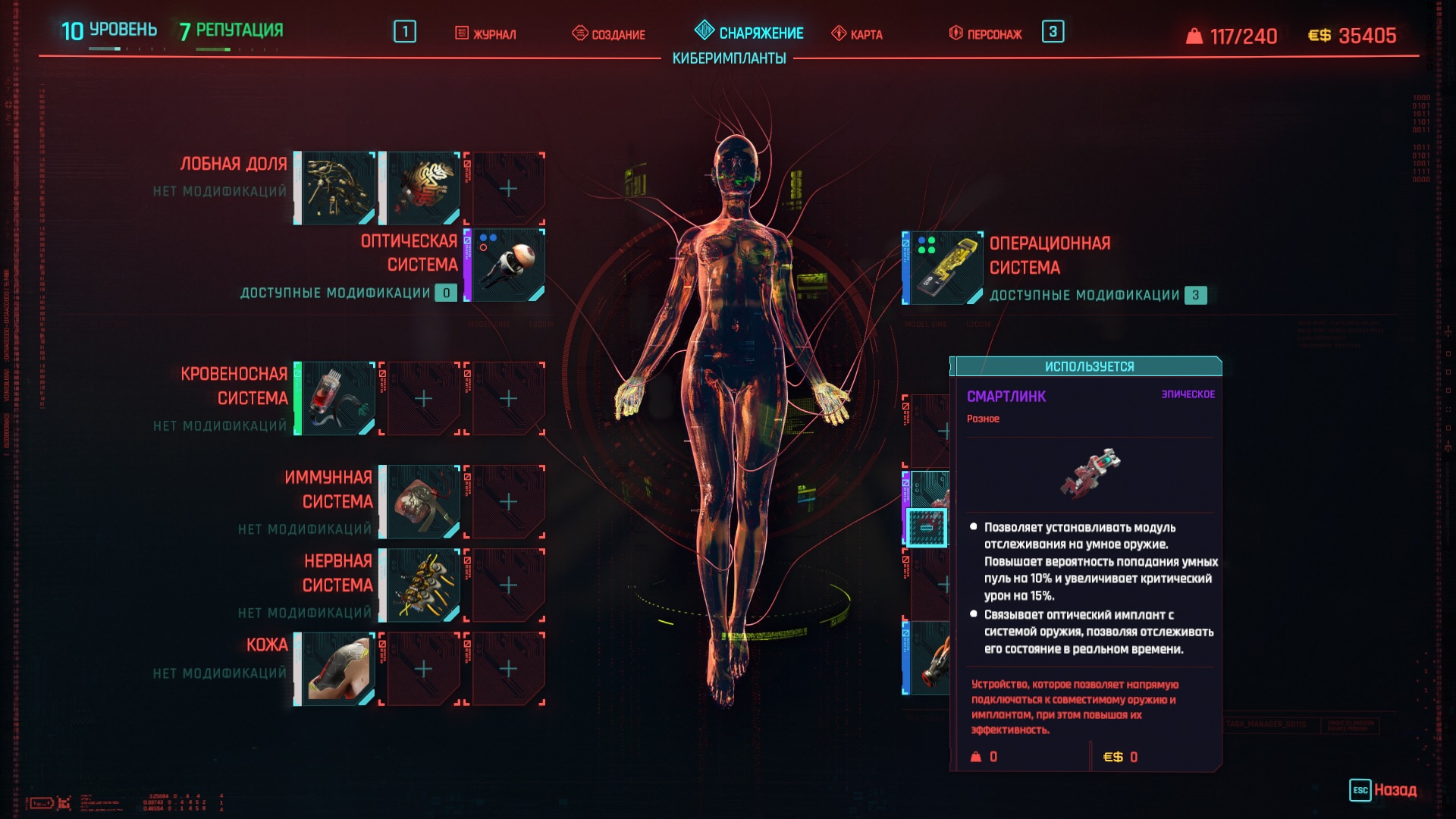Click the Назад back button

tap(1384, 790)
